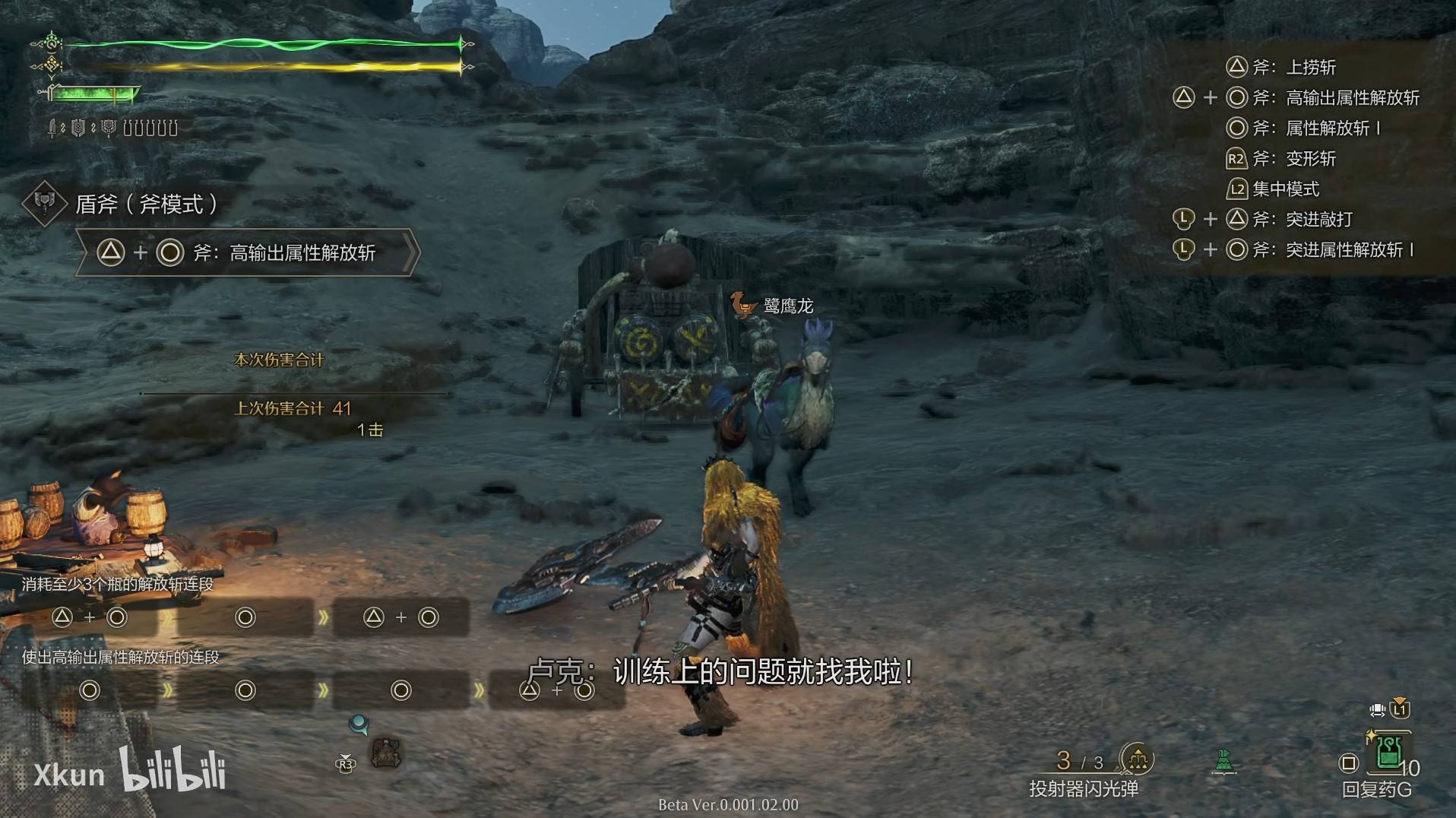1456x818 pixels.
Task: Click the bilibili watermark logo
Action: click(x=173, y=769)
